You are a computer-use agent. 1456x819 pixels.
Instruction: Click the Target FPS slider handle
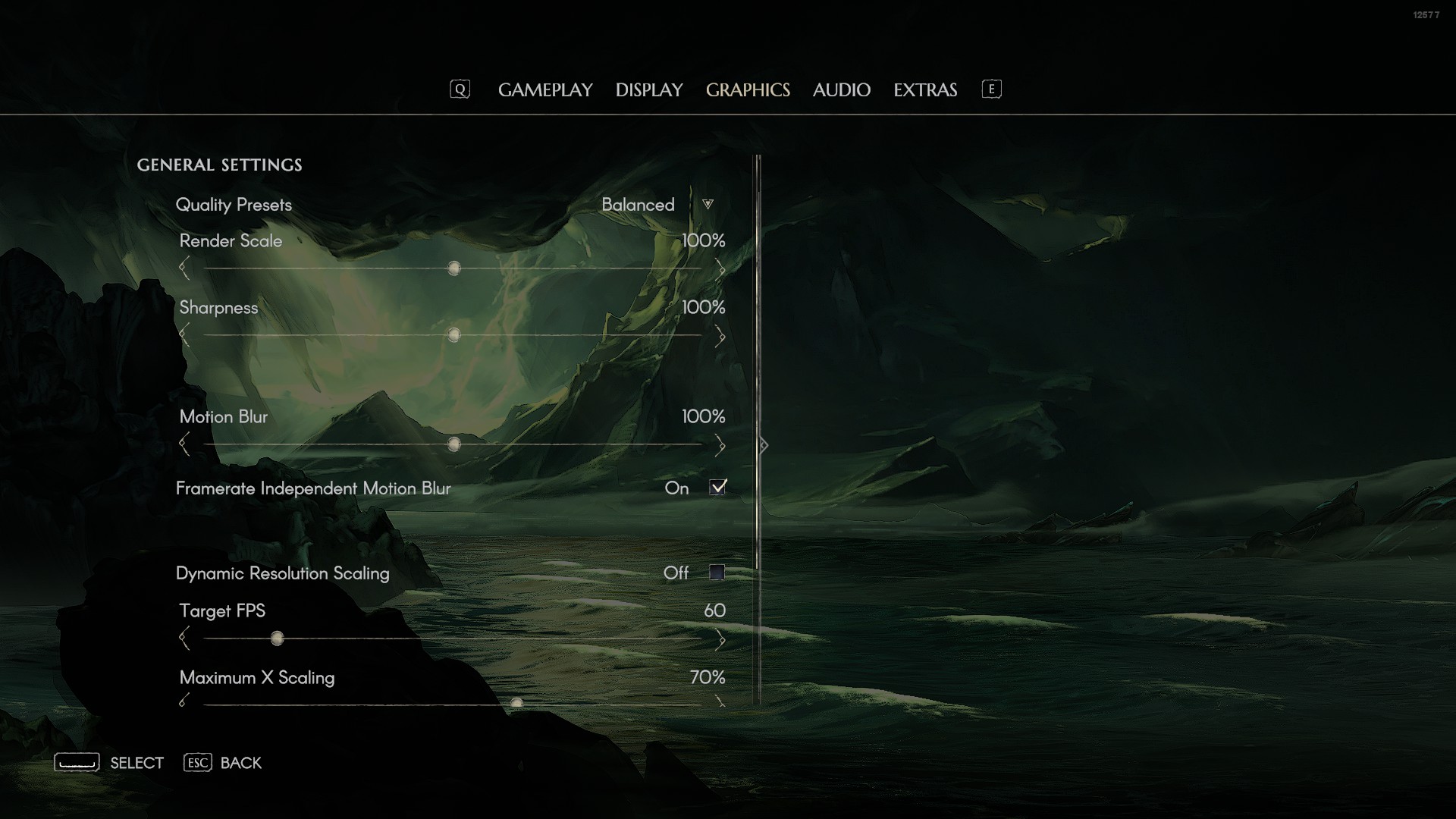coord(277,639)
